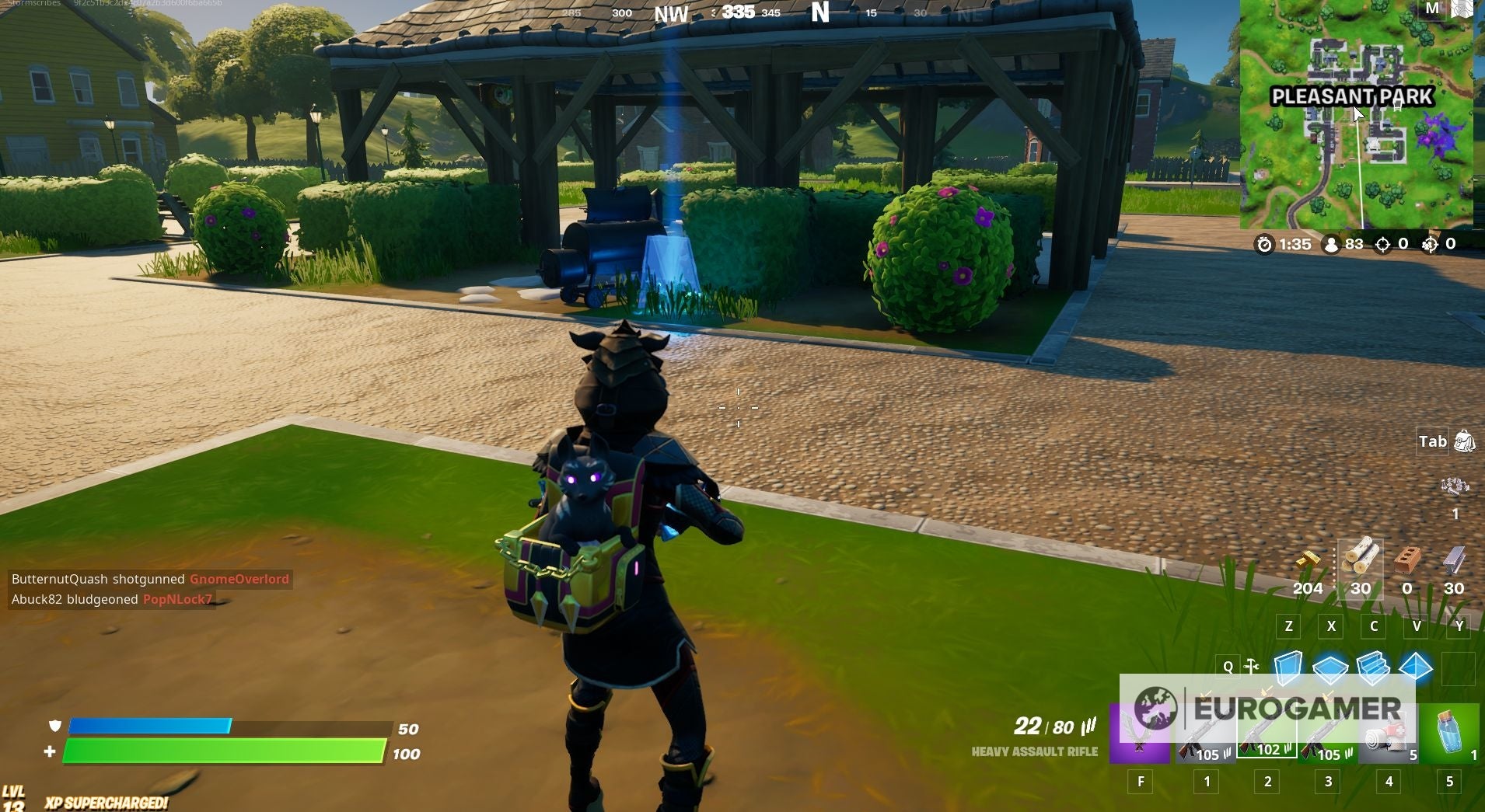Select the roof build piece icon
Screen dimensions: 1485x812
(x=1415, y=667)
